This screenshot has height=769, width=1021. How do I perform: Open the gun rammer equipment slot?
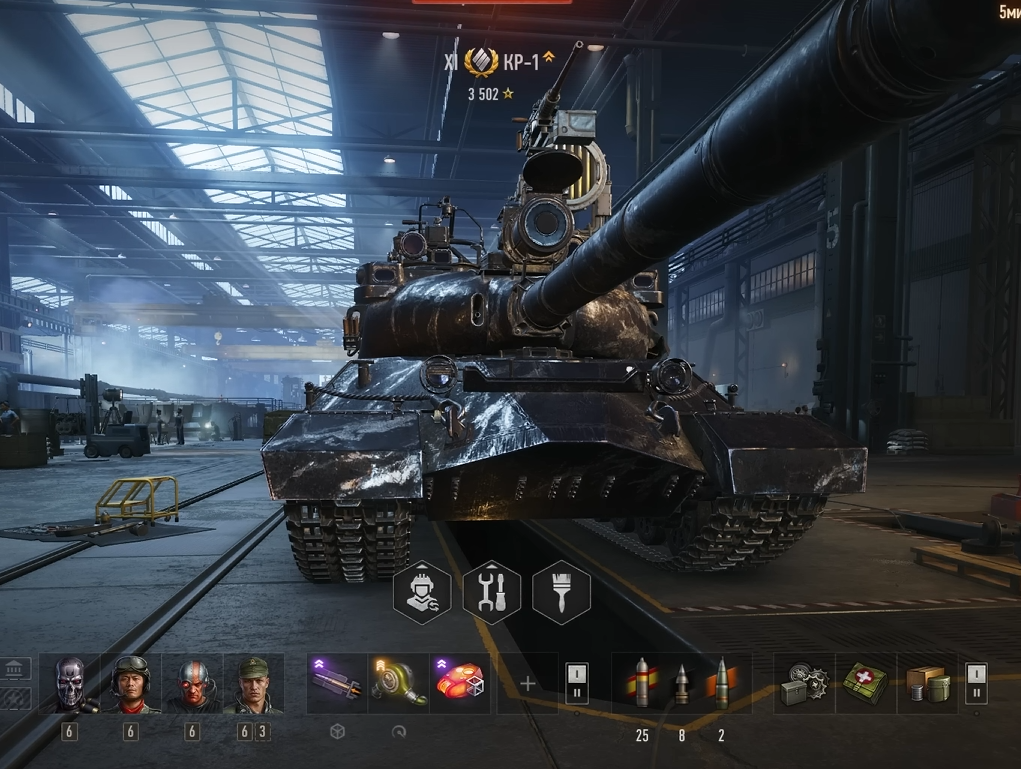[x=337, y=684]
